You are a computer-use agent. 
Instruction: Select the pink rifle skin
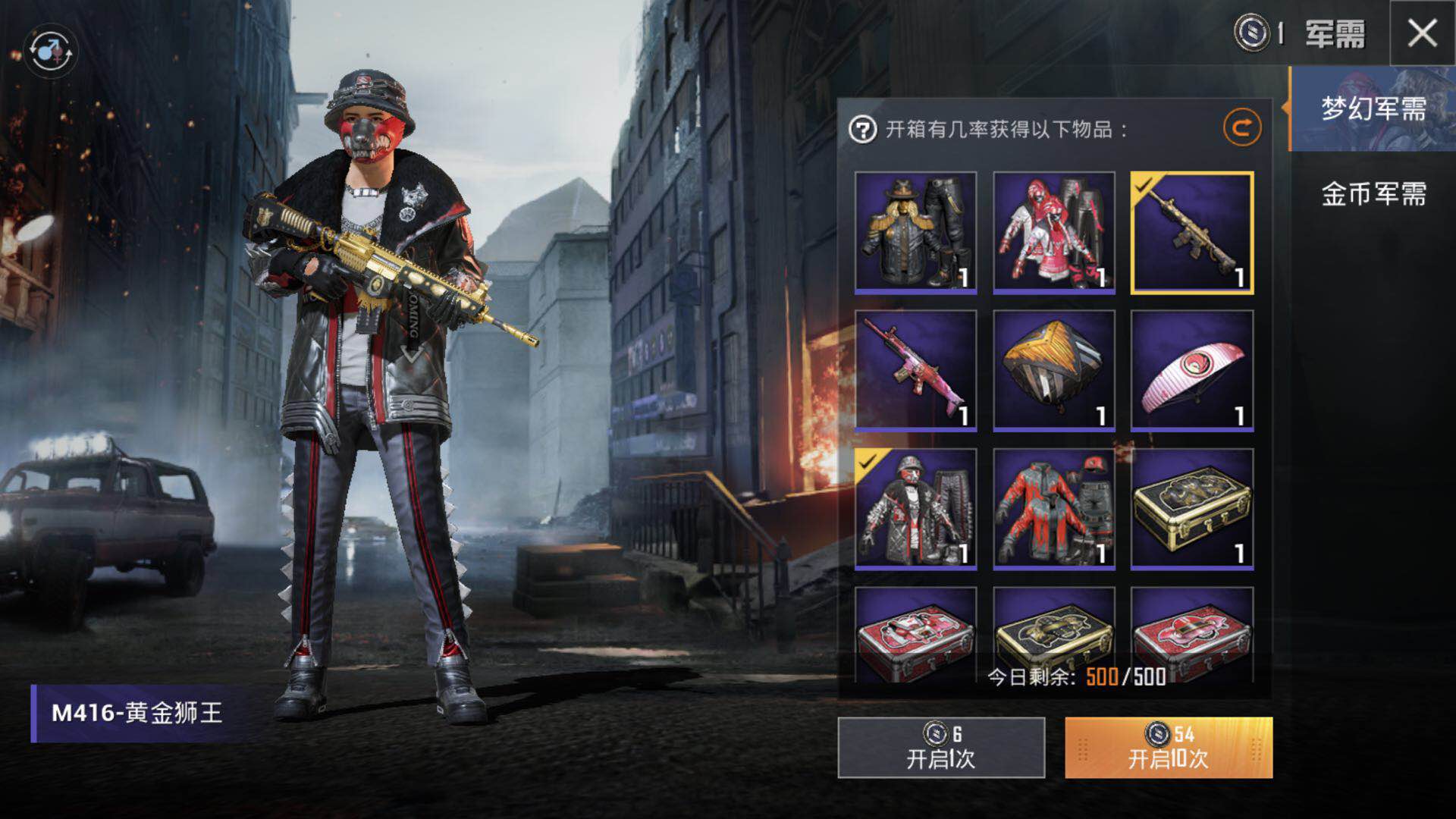pos(915,371)
